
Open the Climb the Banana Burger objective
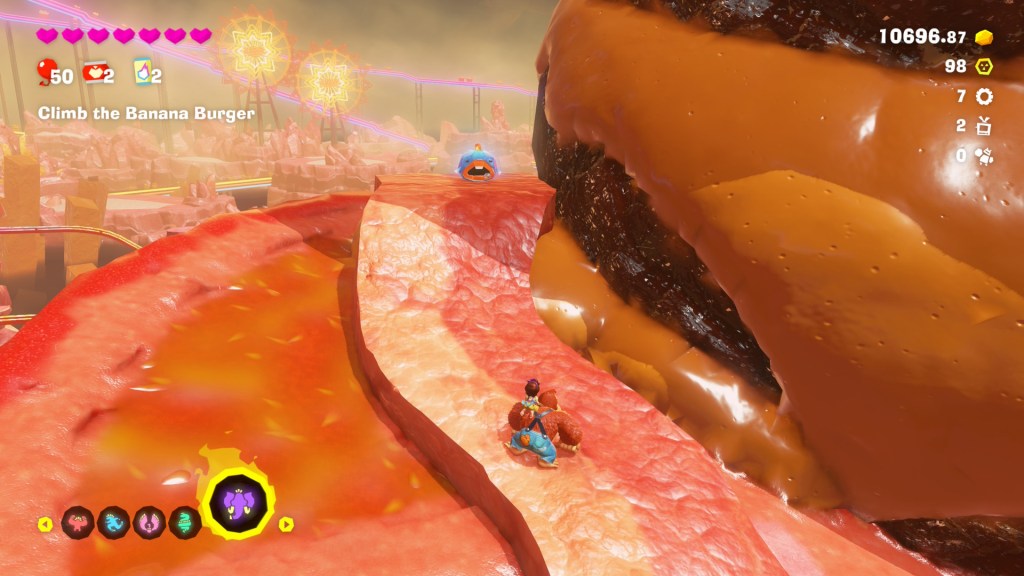click(x=146, y=113)
